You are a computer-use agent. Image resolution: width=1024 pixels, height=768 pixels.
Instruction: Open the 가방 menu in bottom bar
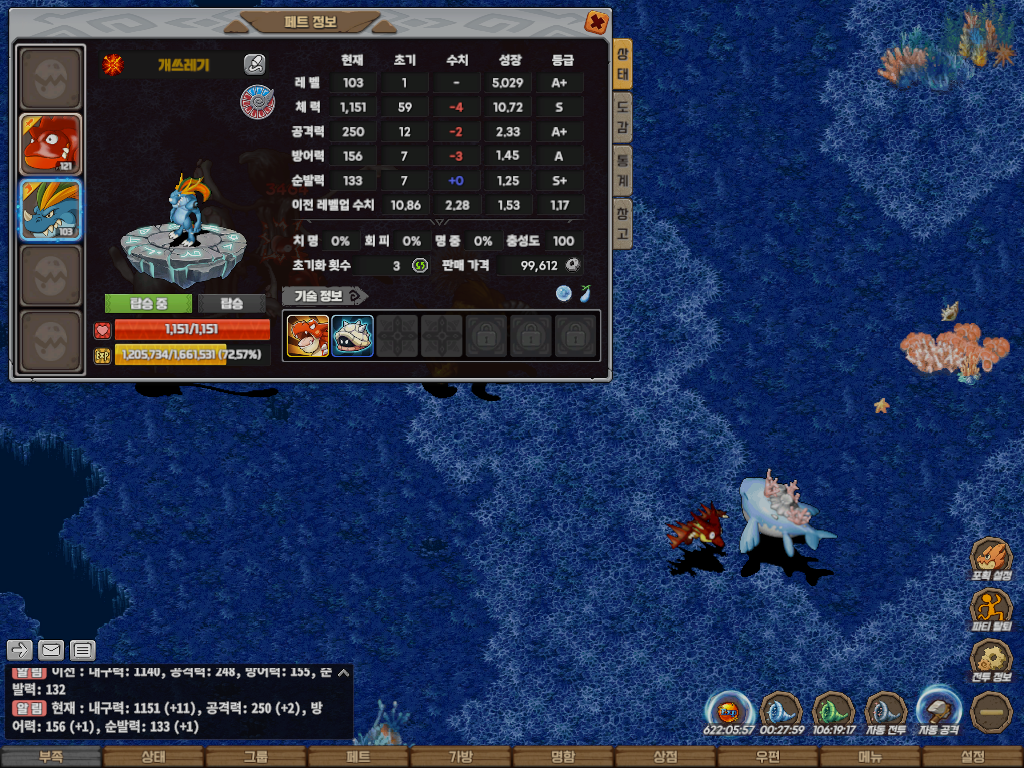pyautogui.click(x=460, y=757)
